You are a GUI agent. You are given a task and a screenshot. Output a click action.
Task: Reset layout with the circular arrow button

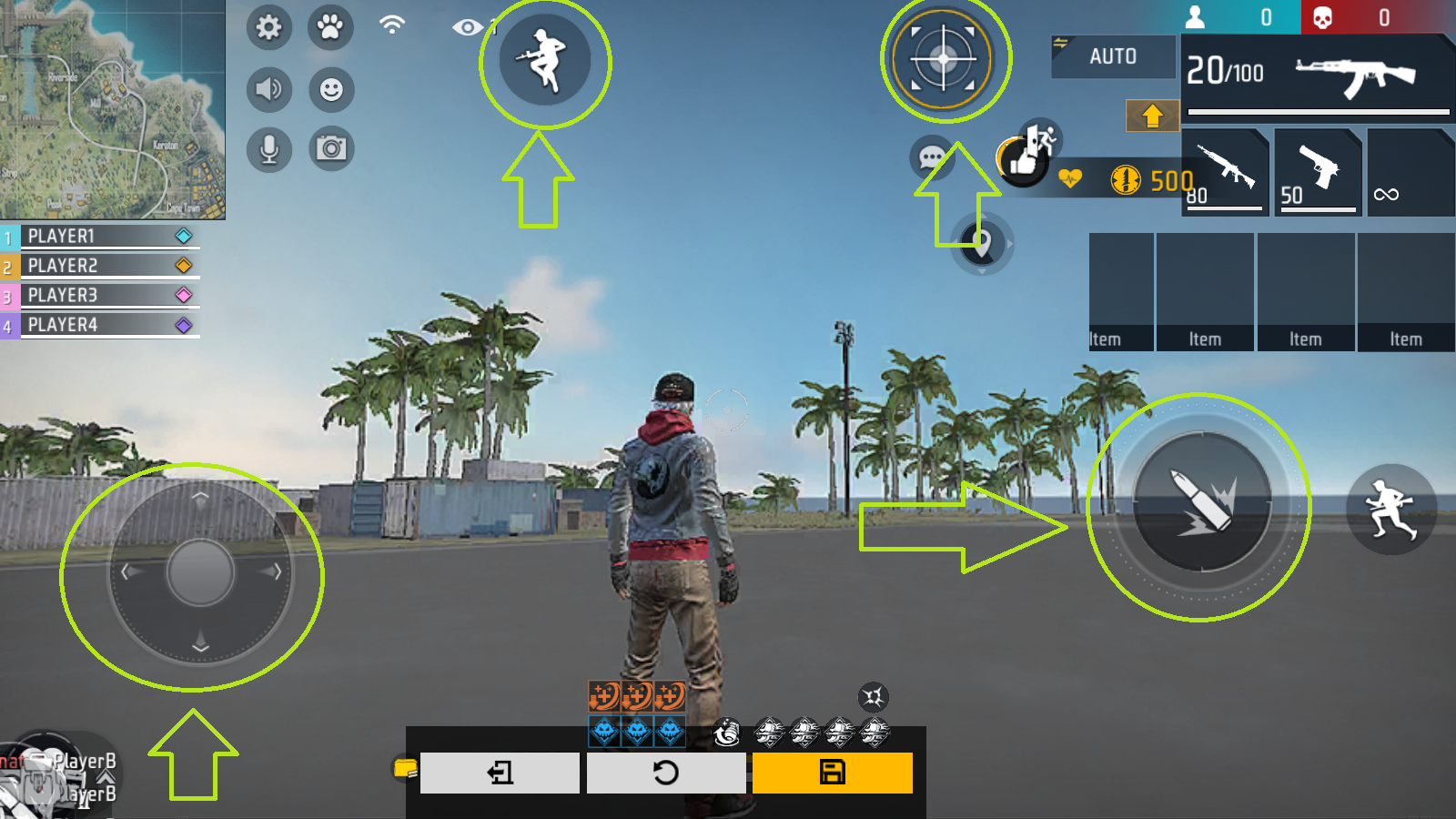665,773
